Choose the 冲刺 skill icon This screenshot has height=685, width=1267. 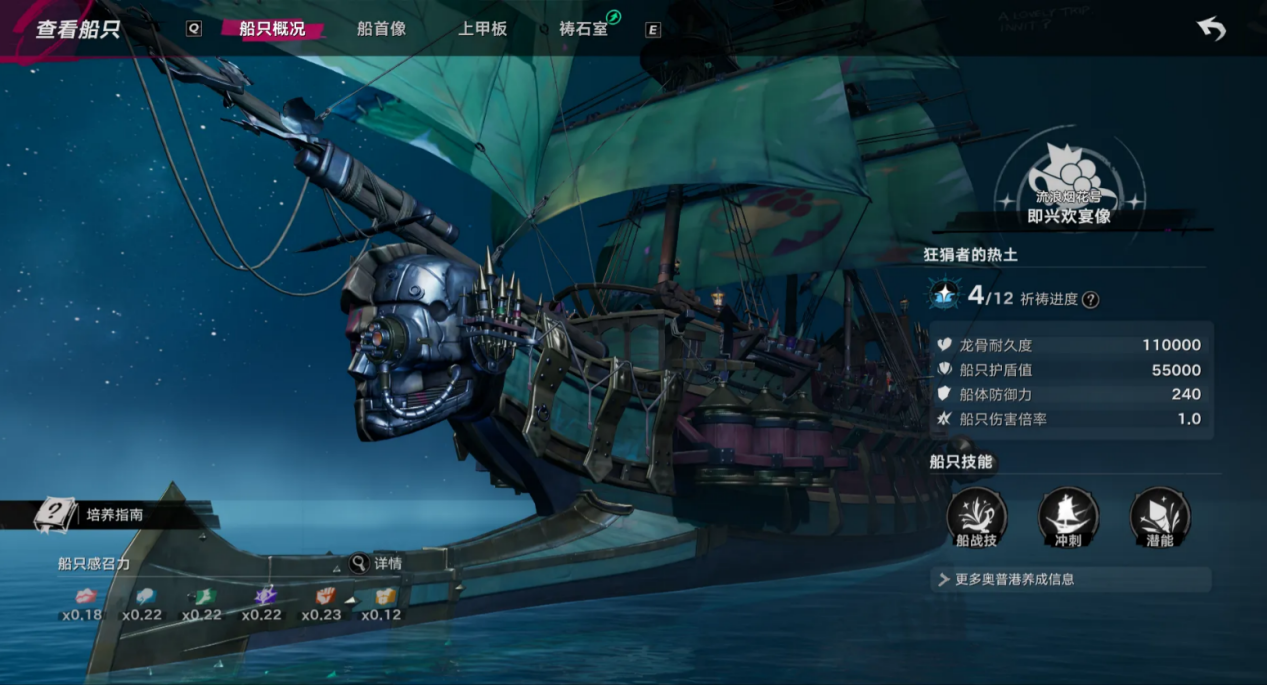tap(1068, 517)
